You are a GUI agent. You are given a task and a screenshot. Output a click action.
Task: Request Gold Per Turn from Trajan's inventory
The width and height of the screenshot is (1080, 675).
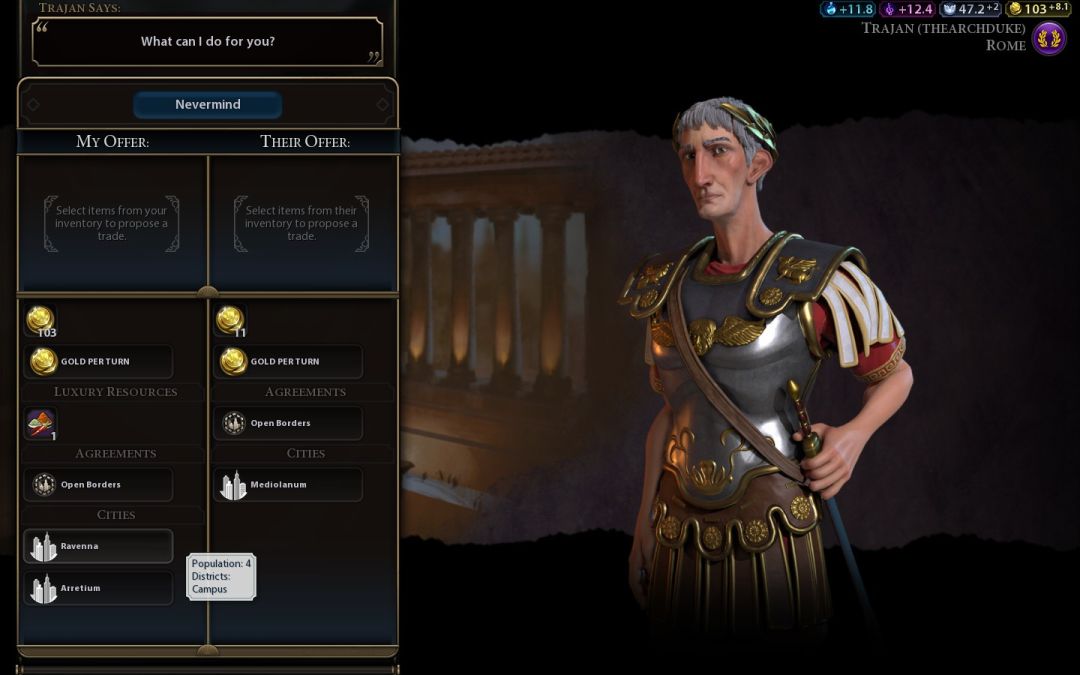289,361
